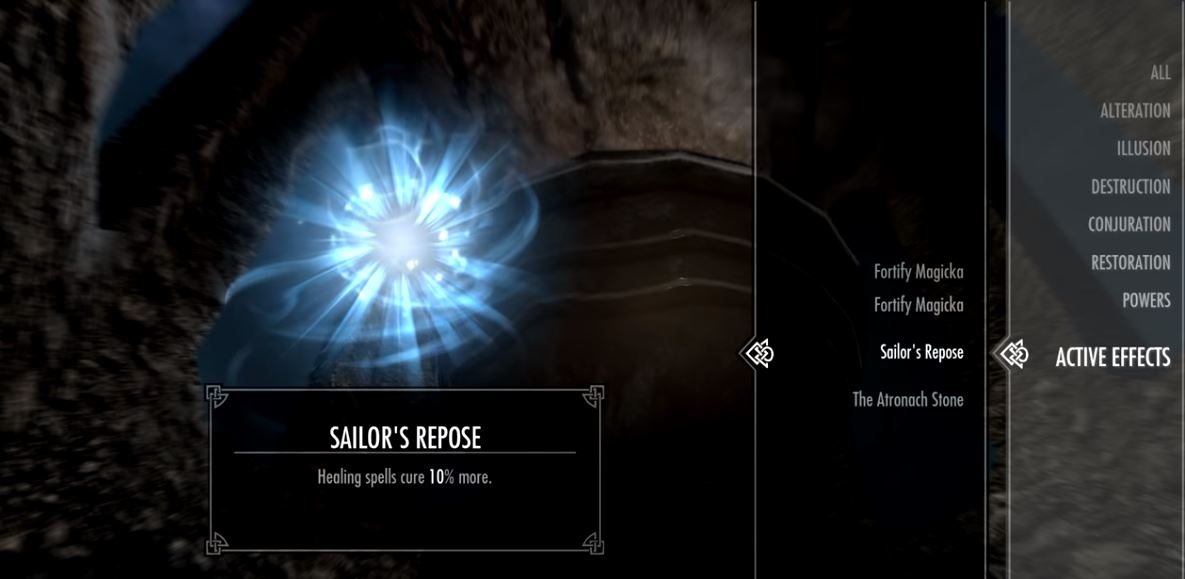The width and height of the screenshot is (1185, 579).
Task: Select Sailor's Repose in the effects list
Action: click(921, 353)
